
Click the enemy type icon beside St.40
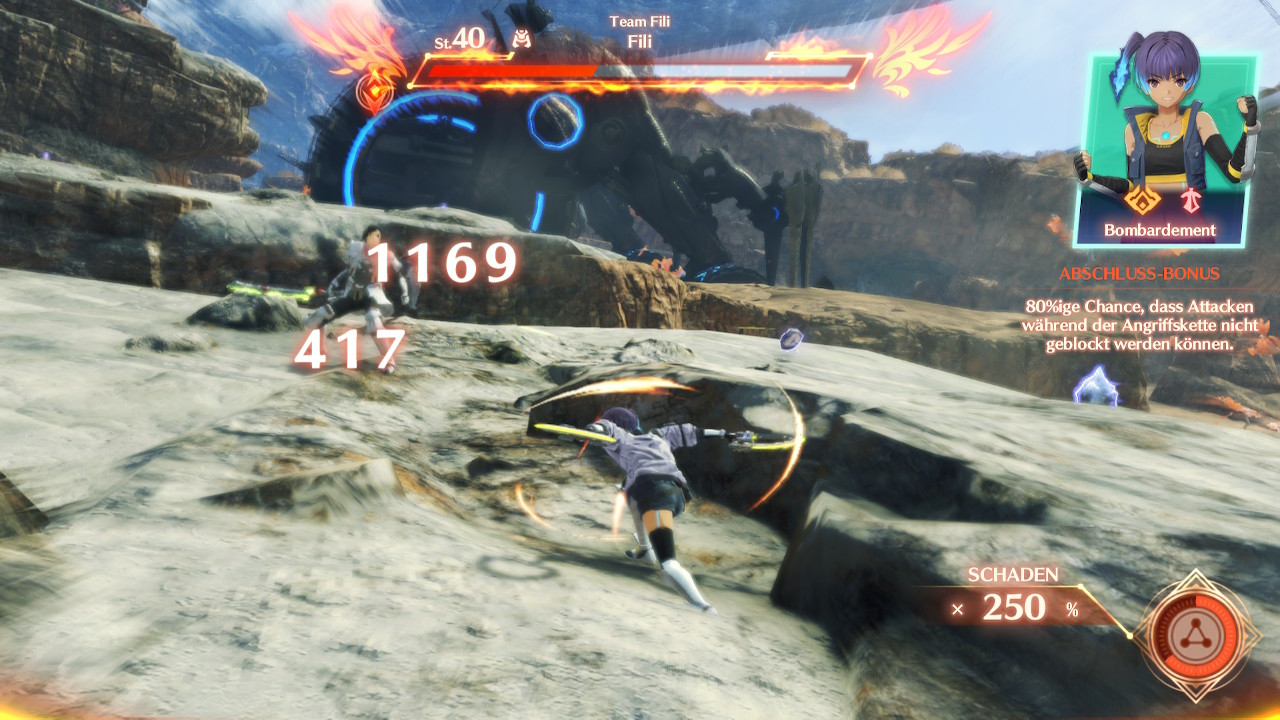coord(520,39)
